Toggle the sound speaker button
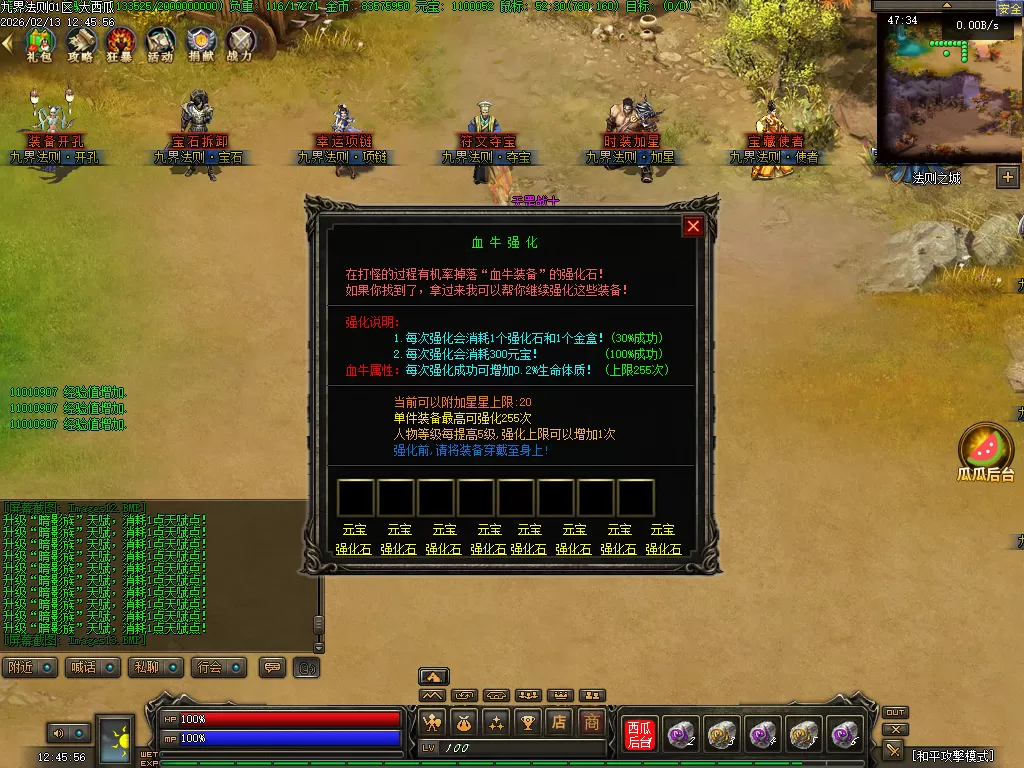Image resolution: width=1024 pixels, height=768 pixels. coord(56,733)
